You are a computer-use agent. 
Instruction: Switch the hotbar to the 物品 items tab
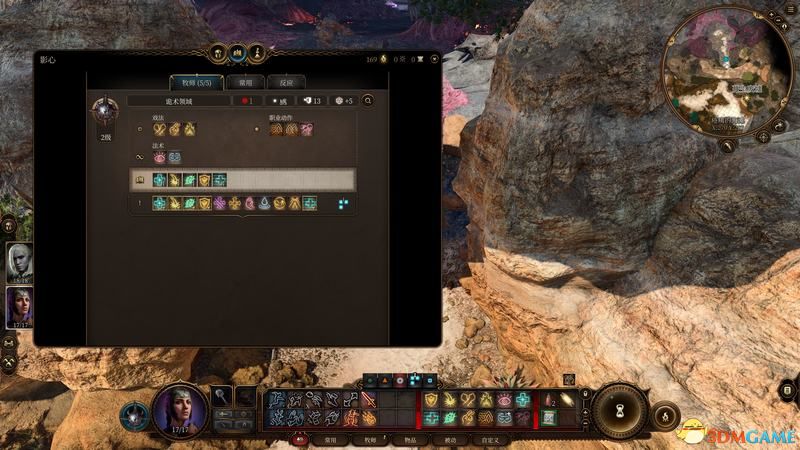[410, 439]
